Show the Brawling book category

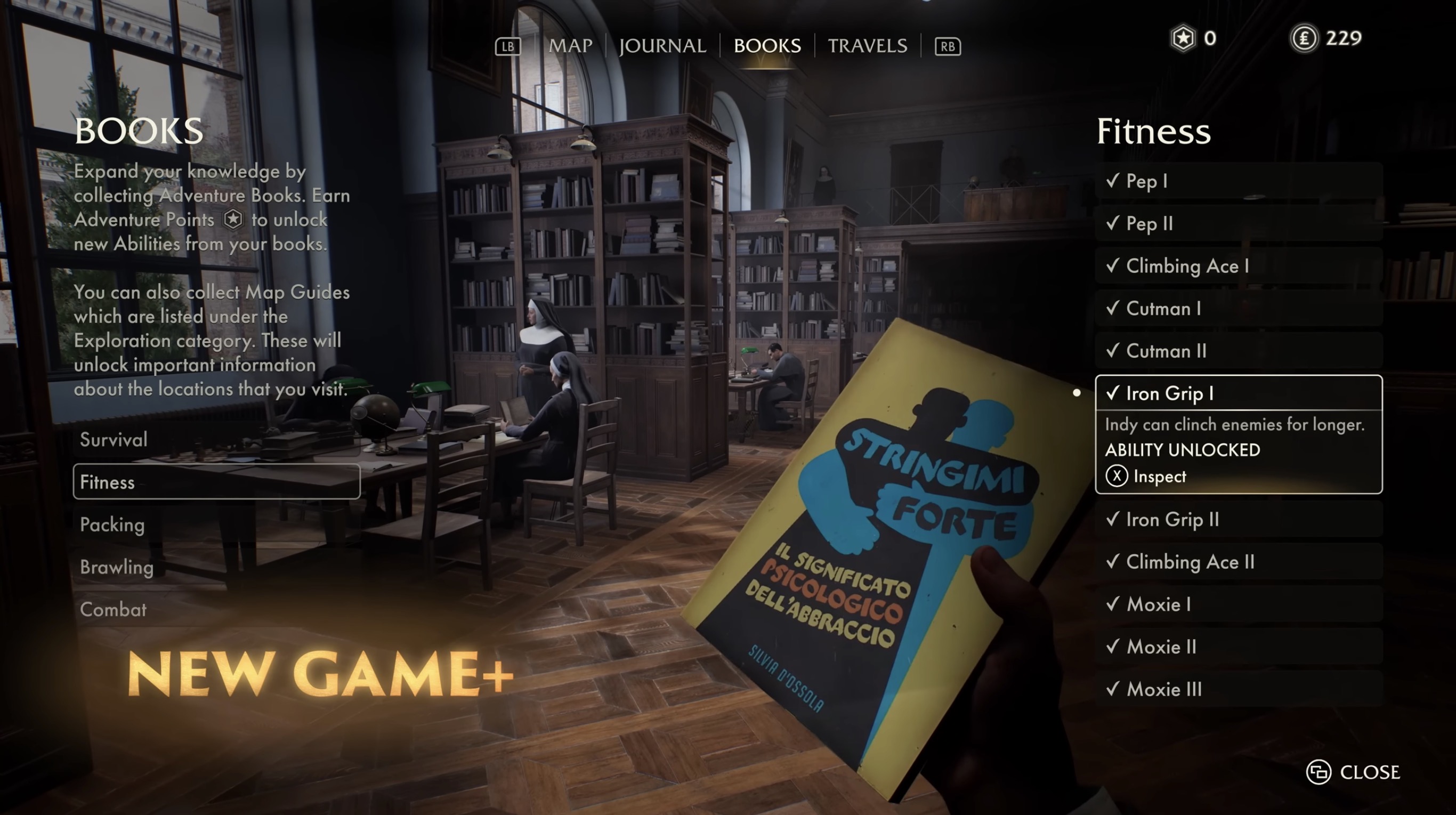216,566
